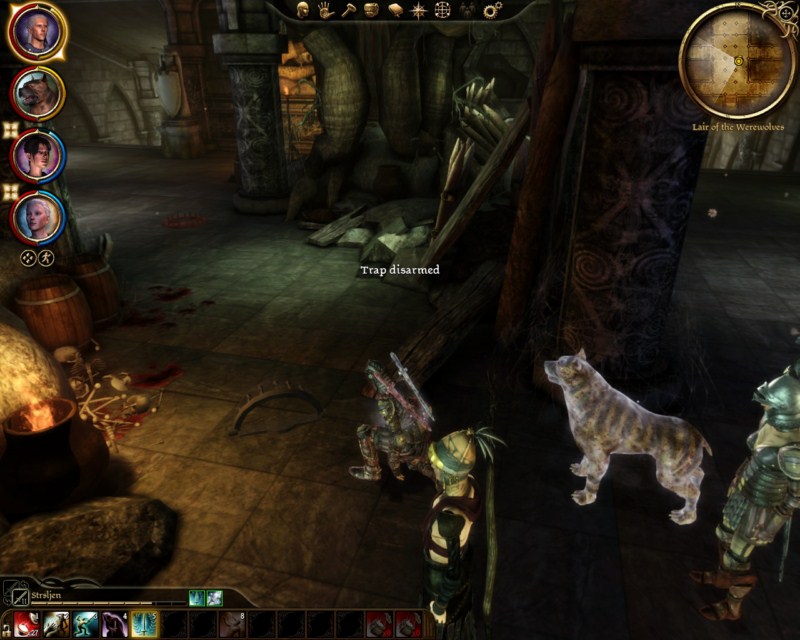Open the game menu gears icon
Image resolution: width=800 pixels, height=640 pixels.
pyautogui.click(x=492, y=10)
